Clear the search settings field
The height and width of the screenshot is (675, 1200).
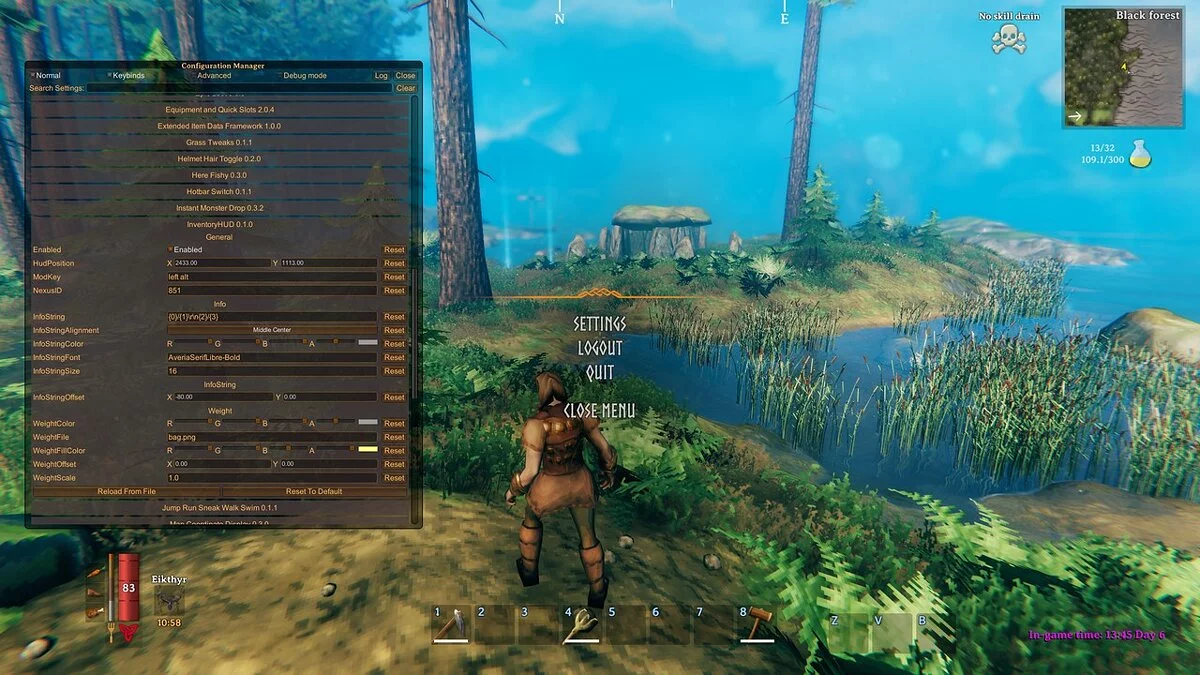coord(405,88)
